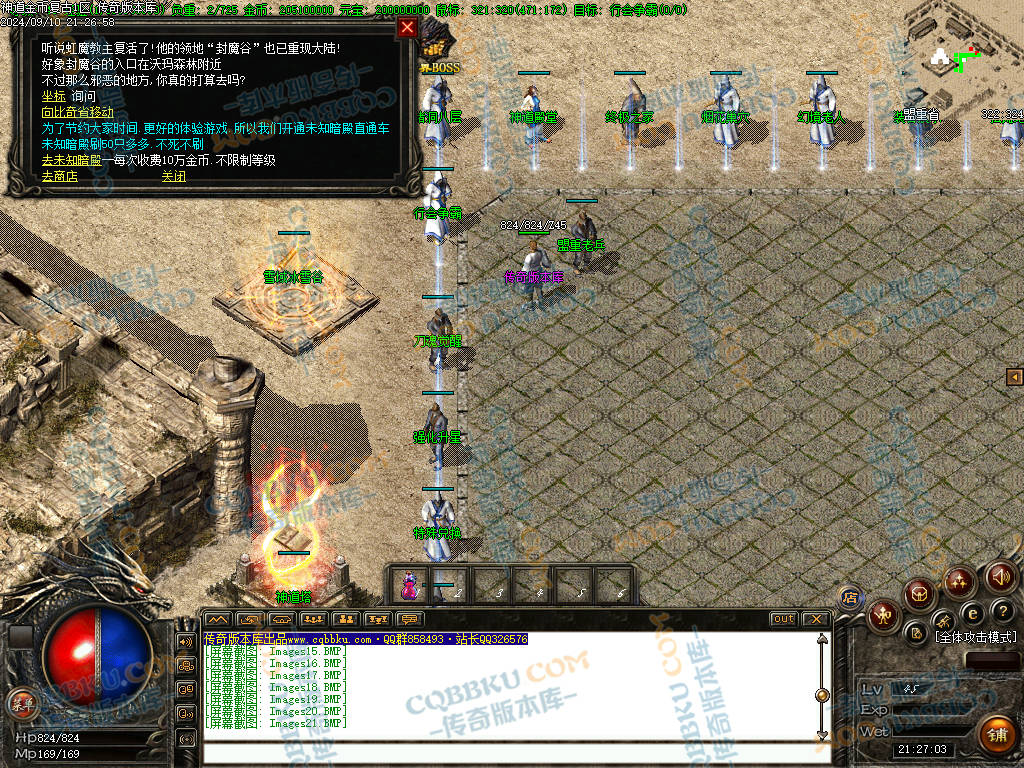Click the 菜单 menu button beside the orb
This screenshot has height=768, width=1024.
click(20, 701)
